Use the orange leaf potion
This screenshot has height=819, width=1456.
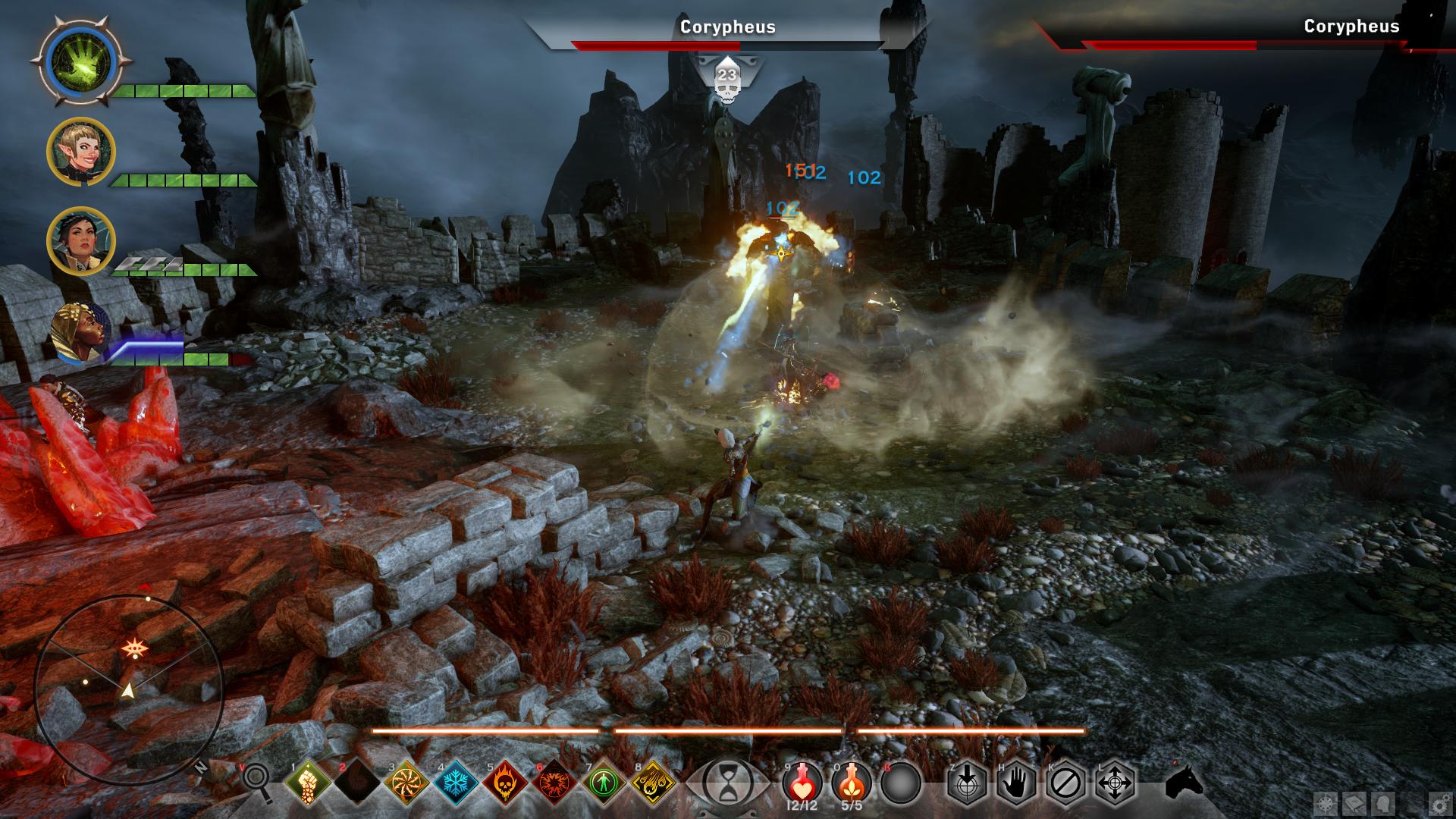click(852, 780)
